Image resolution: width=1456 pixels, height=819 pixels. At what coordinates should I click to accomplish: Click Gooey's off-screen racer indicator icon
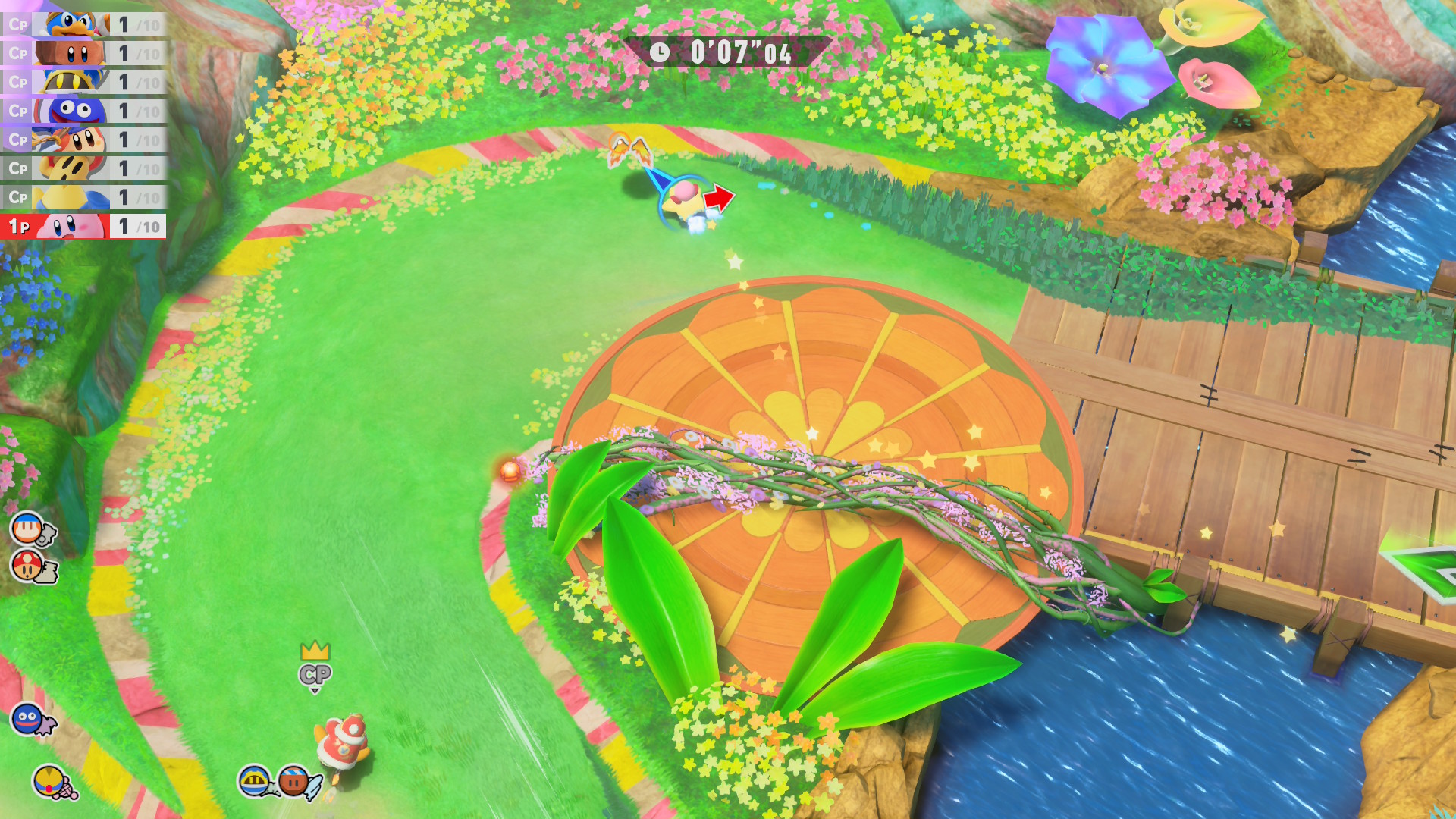click(x=27, y=718)
